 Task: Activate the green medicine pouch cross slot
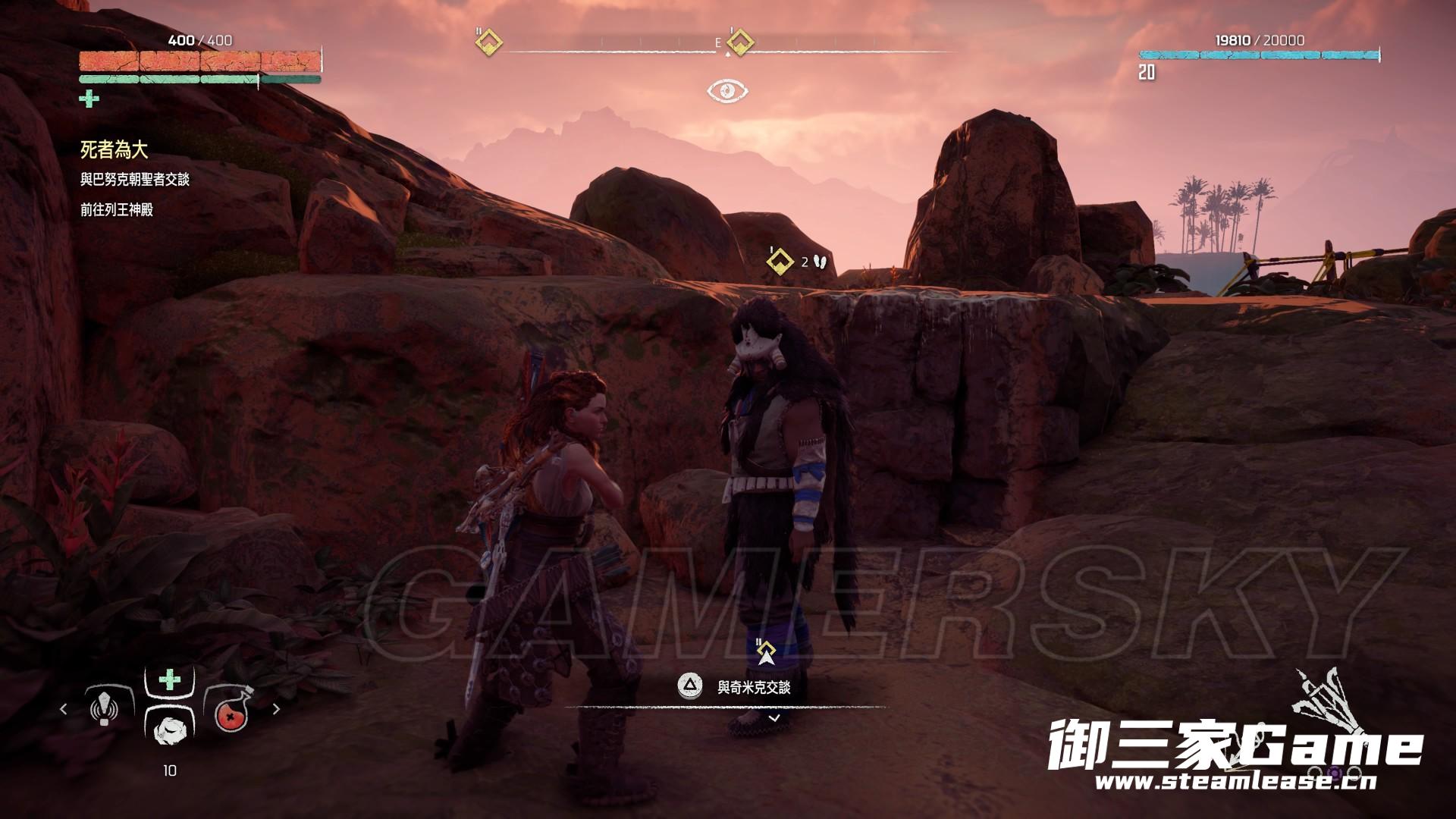point(169,679)
